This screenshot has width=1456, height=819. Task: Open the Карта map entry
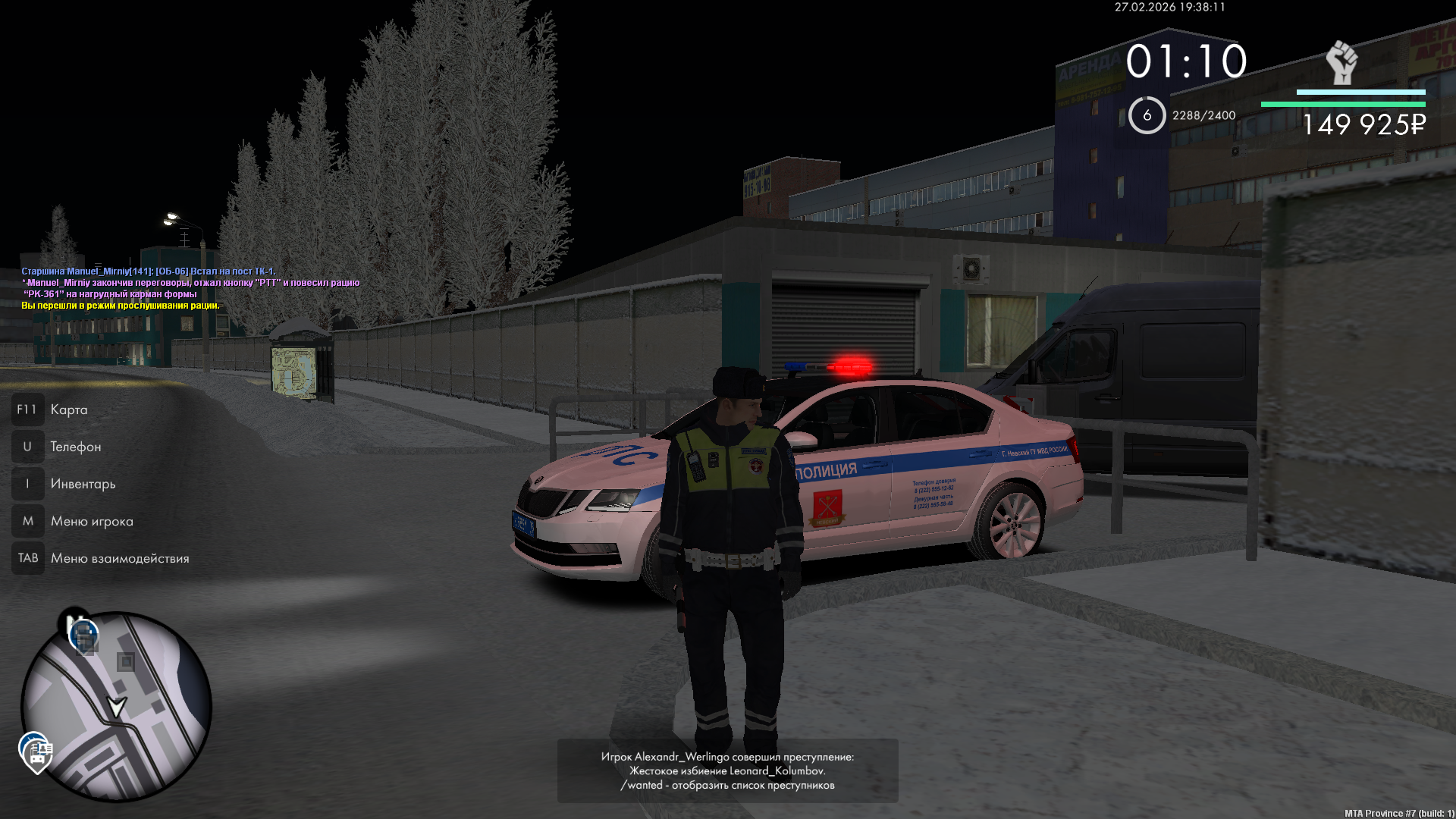pos(68,409)
